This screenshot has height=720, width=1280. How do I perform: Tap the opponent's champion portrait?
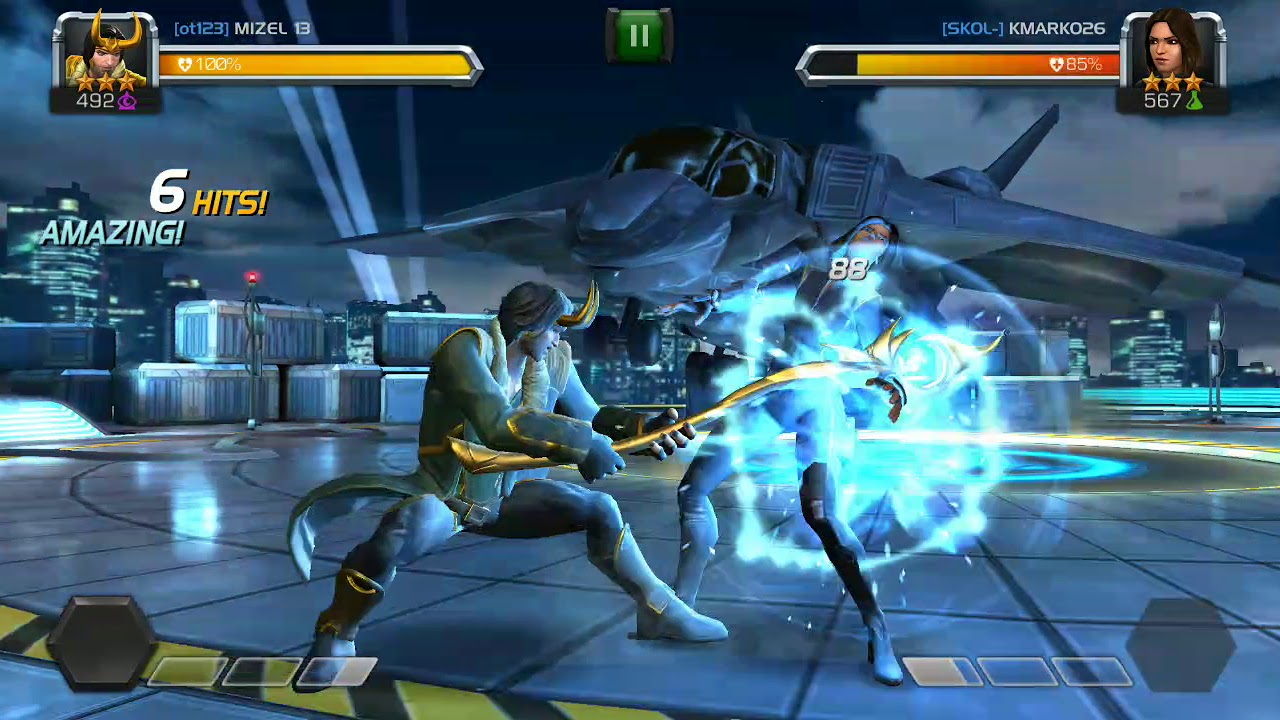coord(1172,50)
